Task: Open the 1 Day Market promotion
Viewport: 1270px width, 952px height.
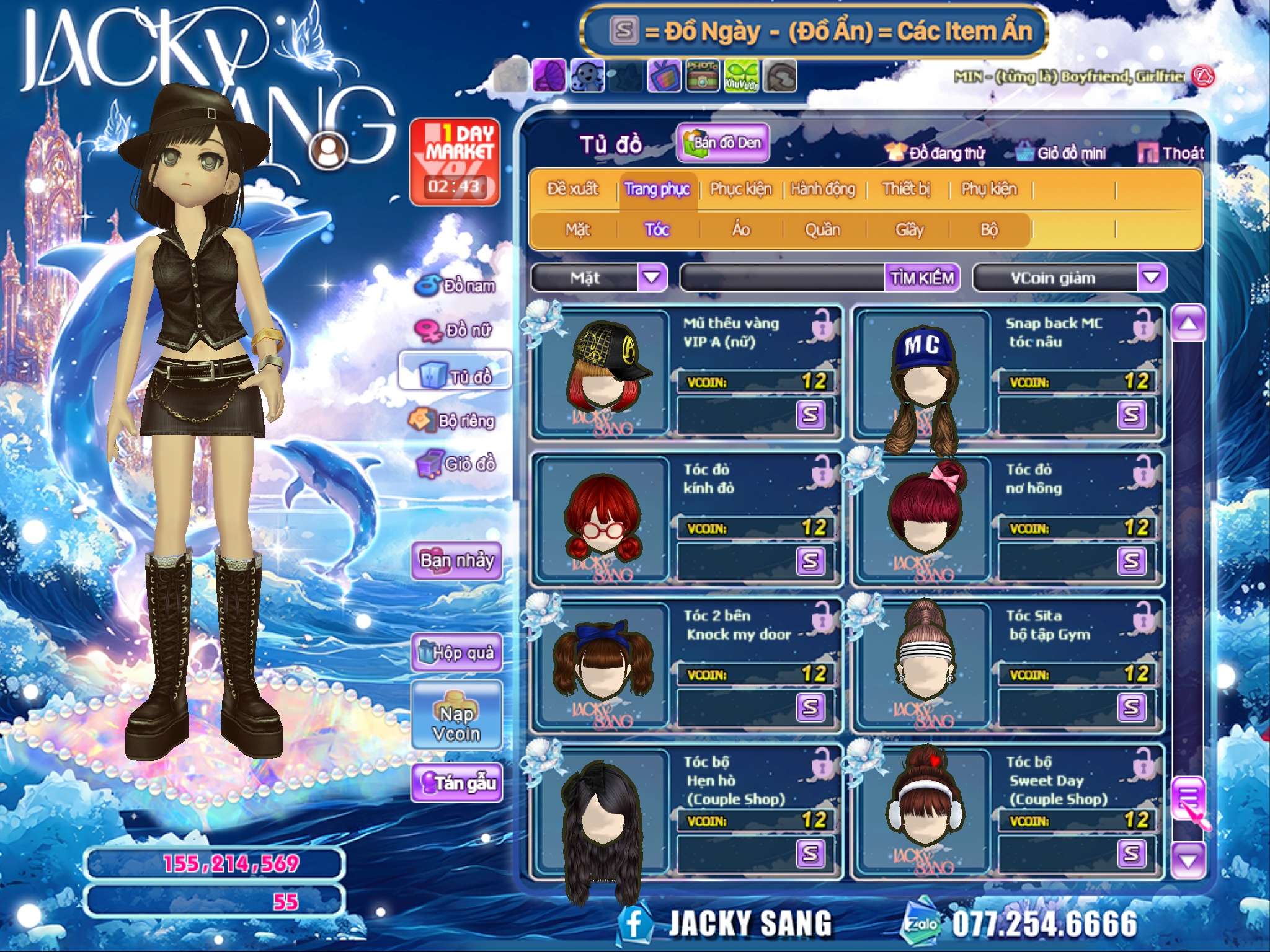Action: point(455,161)
